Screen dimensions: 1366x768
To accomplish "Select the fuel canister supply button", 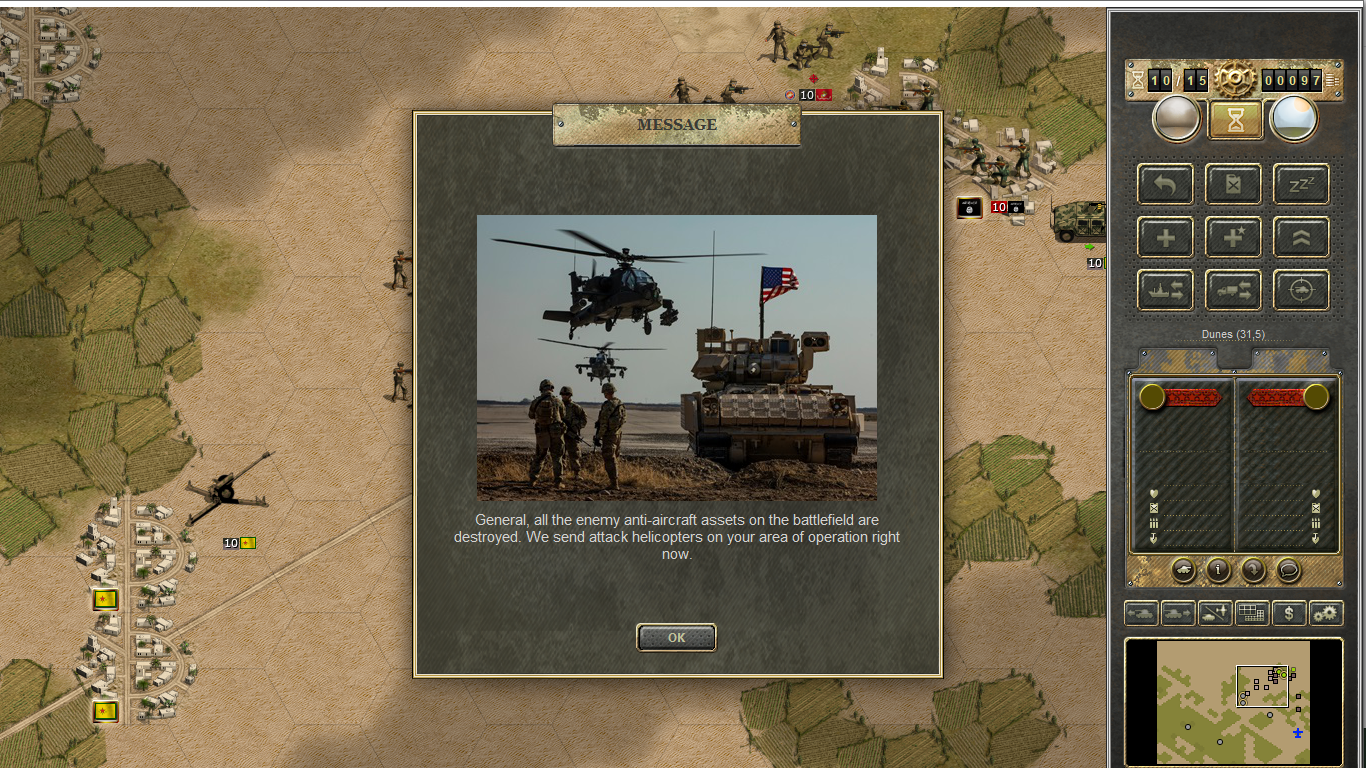I will tap(1233, 184).
